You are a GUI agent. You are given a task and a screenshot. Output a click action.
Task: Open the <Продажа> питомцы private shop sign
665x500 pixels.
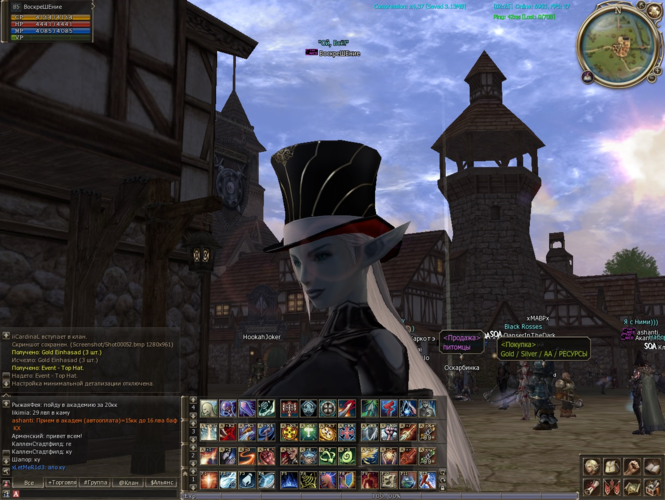click(461, 343)
